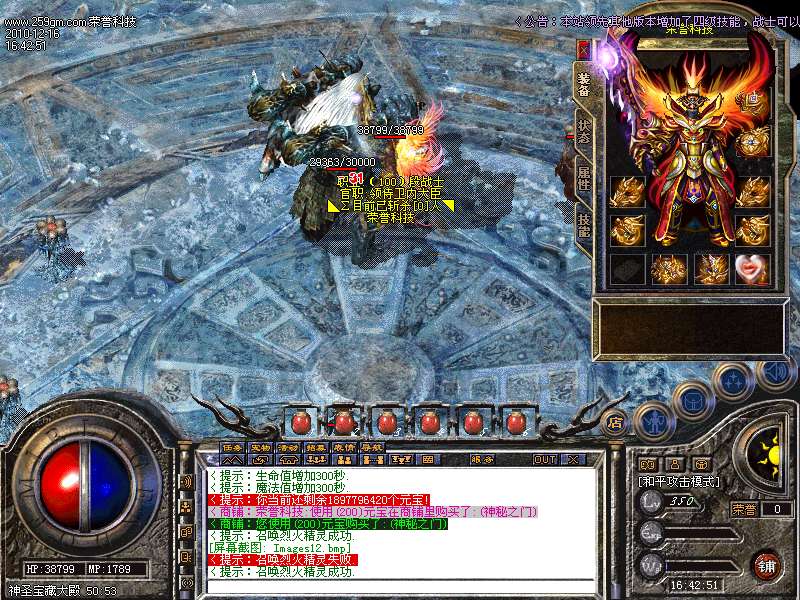Click the 宠物 pet button
The image size is (800, 600).
pos(260,446)
